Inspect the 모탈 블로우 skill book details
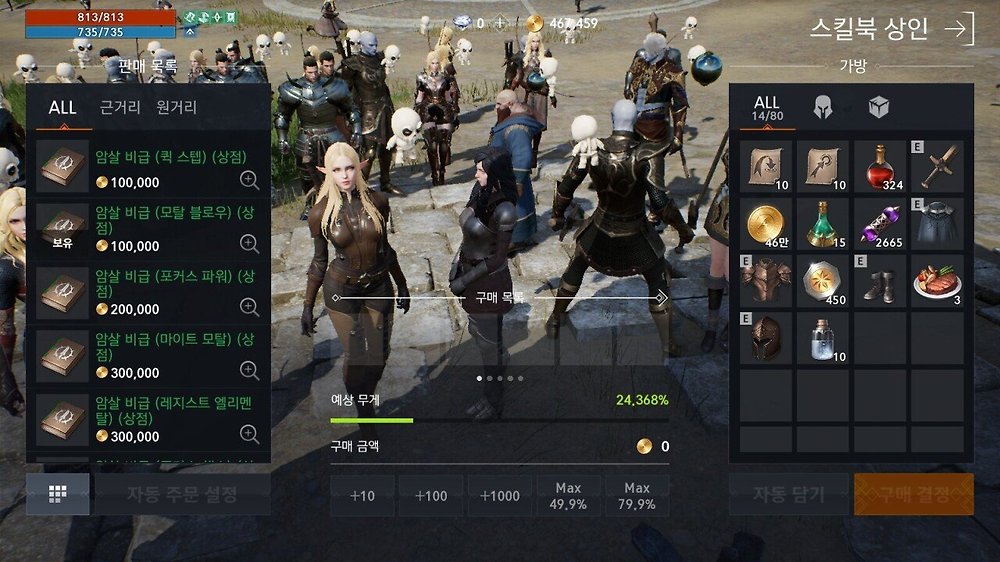1000x562 pixels. point(250,243)
